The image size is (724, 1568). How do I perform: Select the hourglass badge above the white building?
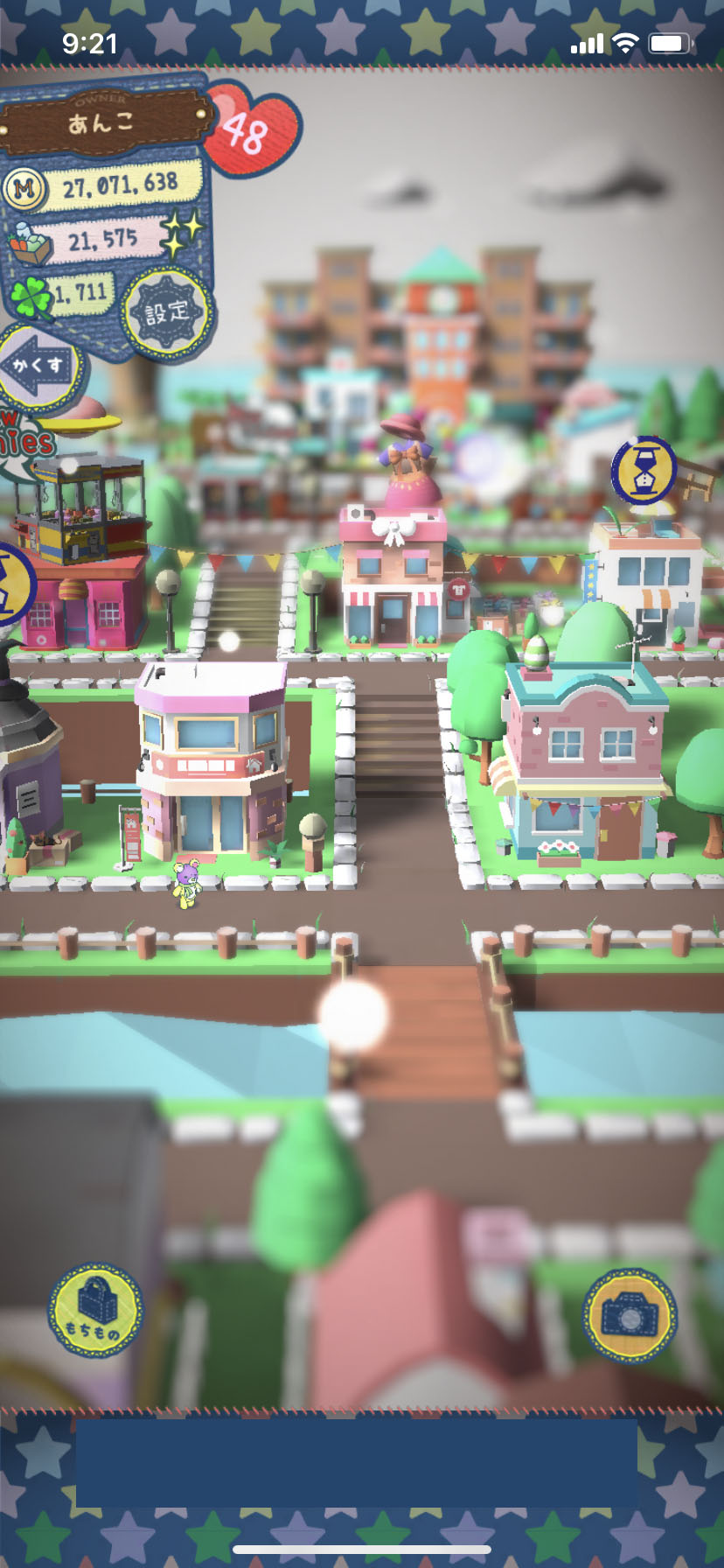pos(644,470)
